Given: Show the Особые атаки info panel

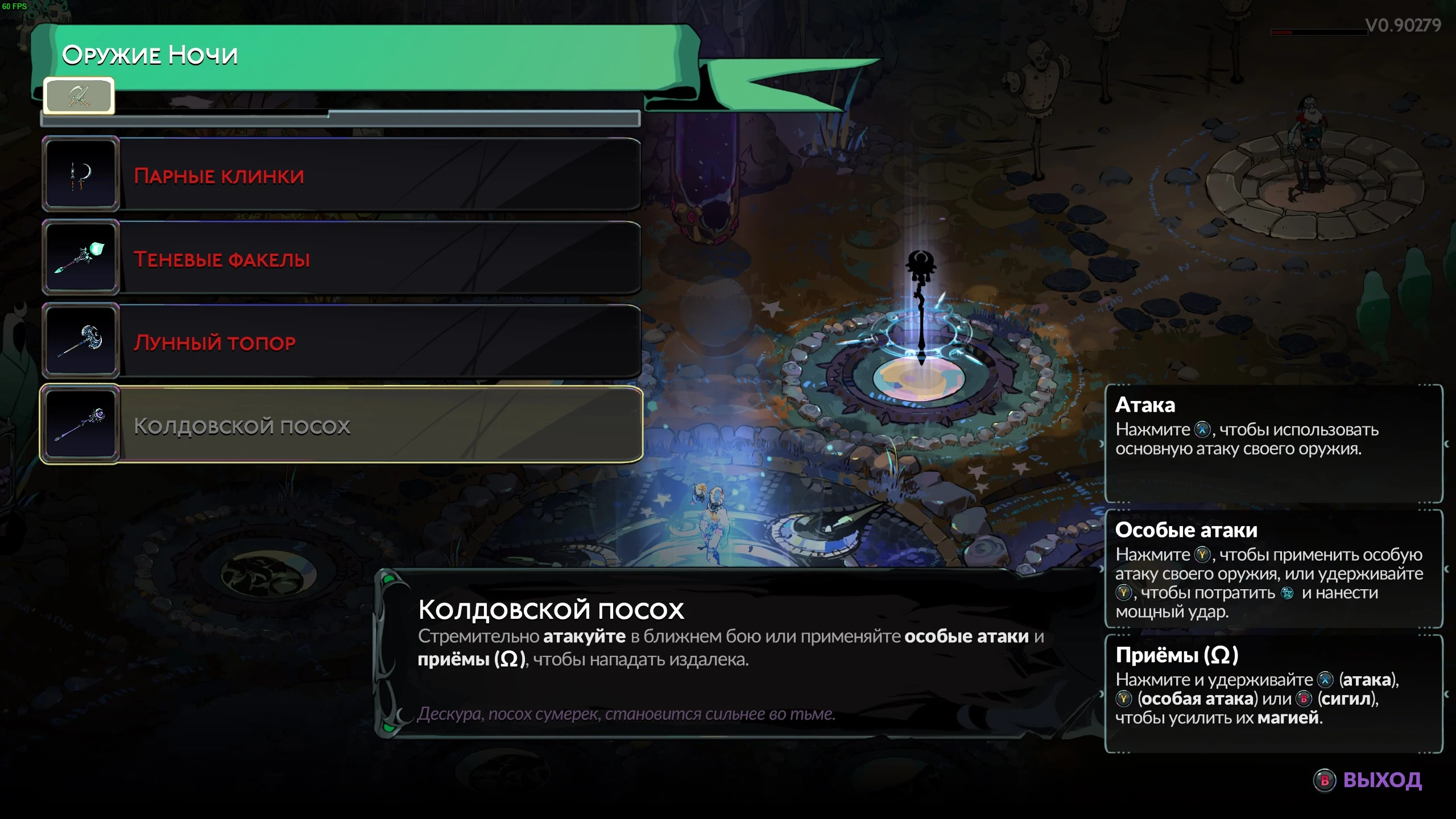Looking at the screenshot, I should (1273, 569).
